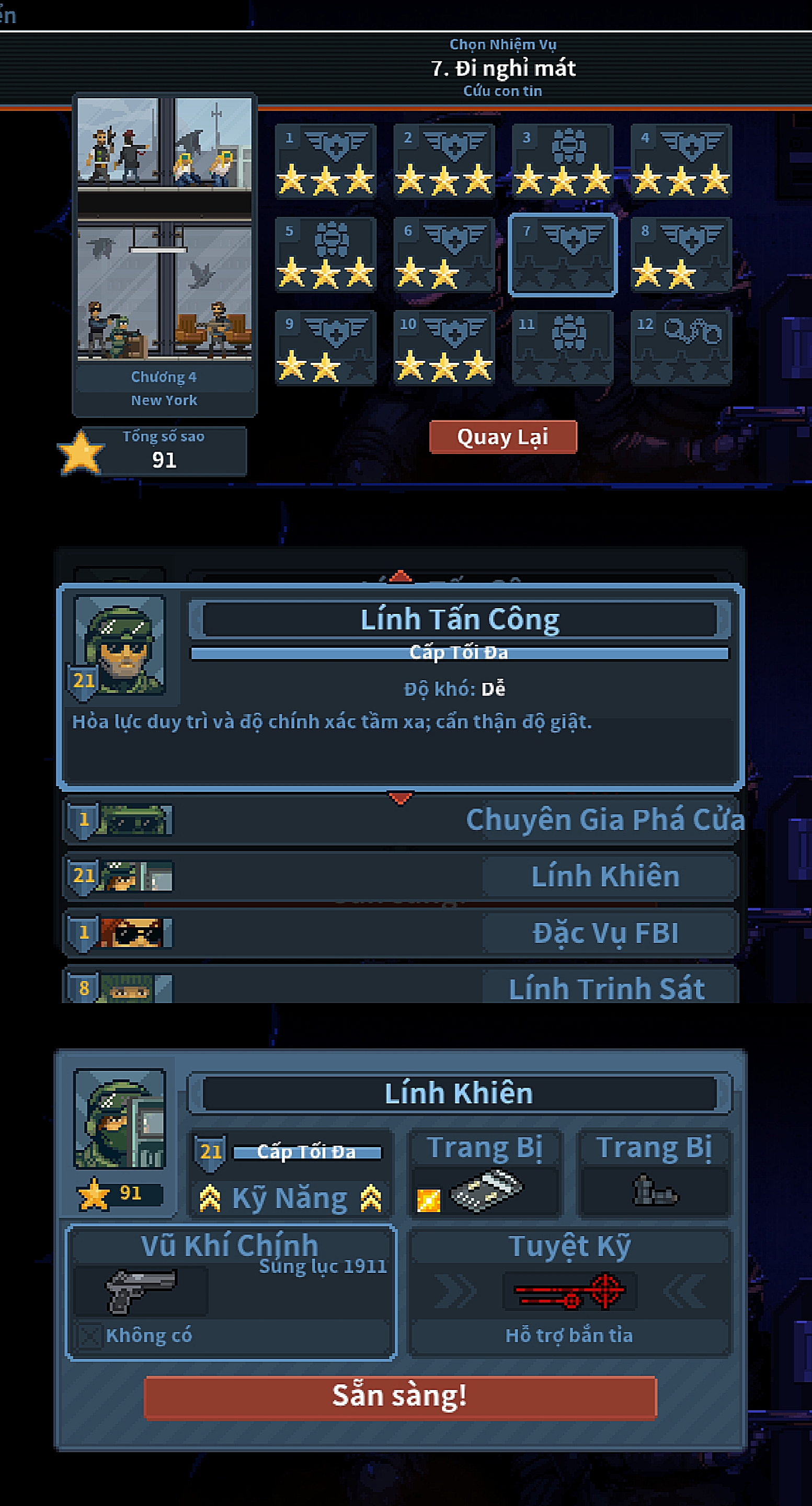Screen dimensions: 812x1506
Task: Click the red up arrow above class list
Action: [401, 577]
